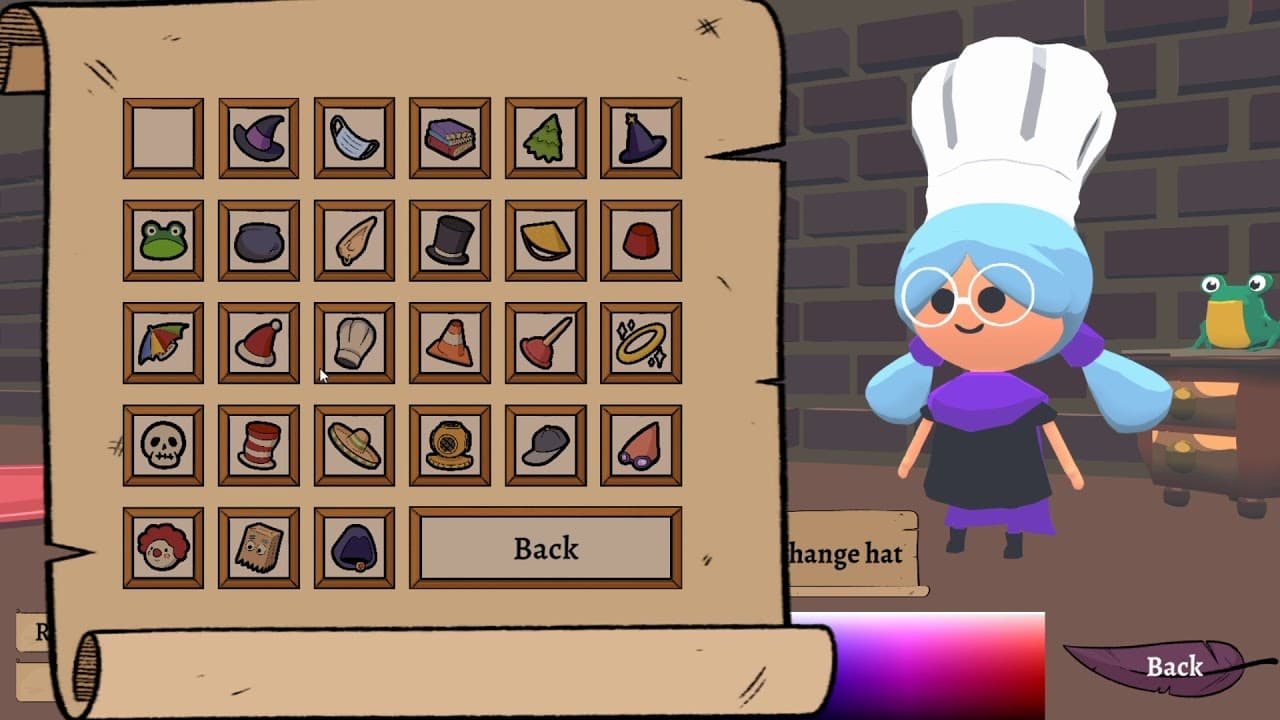
Task: Click the Back button on the scroll
Action: click(x=545, y=548)
